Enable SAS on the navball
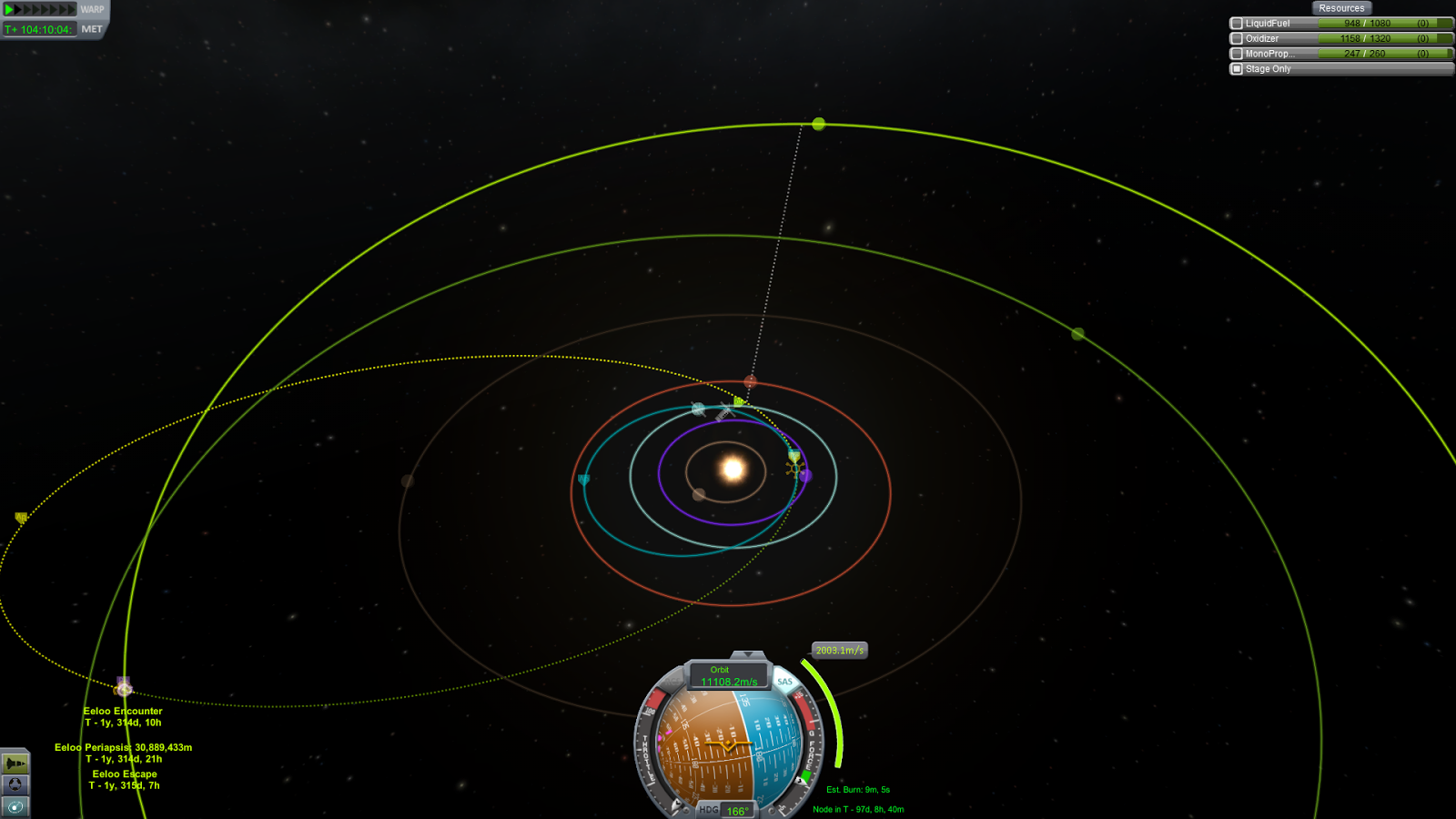This screenshot has height=819, width=1456. (784, 682)
